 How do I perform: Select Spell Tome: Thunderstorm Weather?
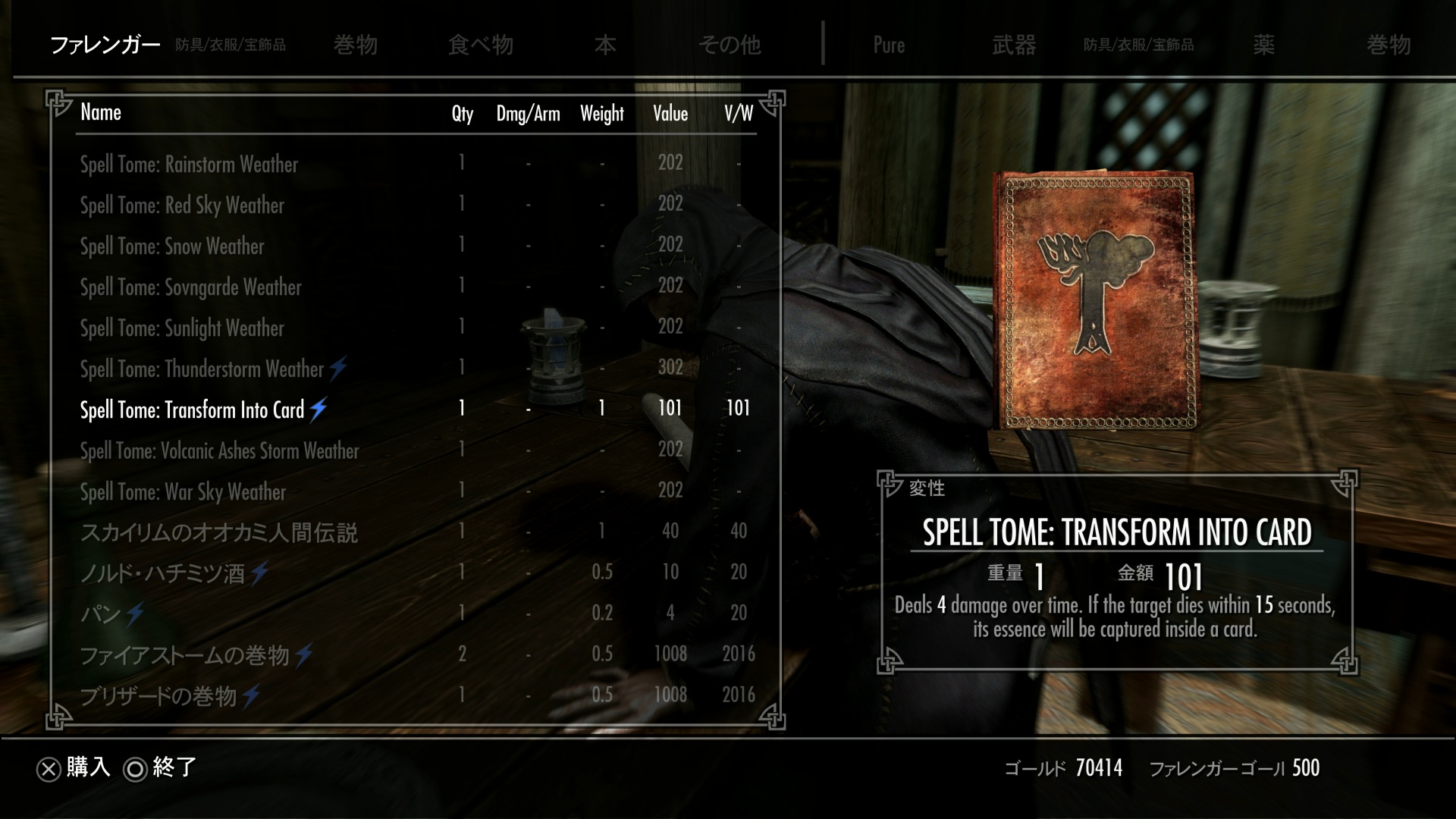pos(202,369)
